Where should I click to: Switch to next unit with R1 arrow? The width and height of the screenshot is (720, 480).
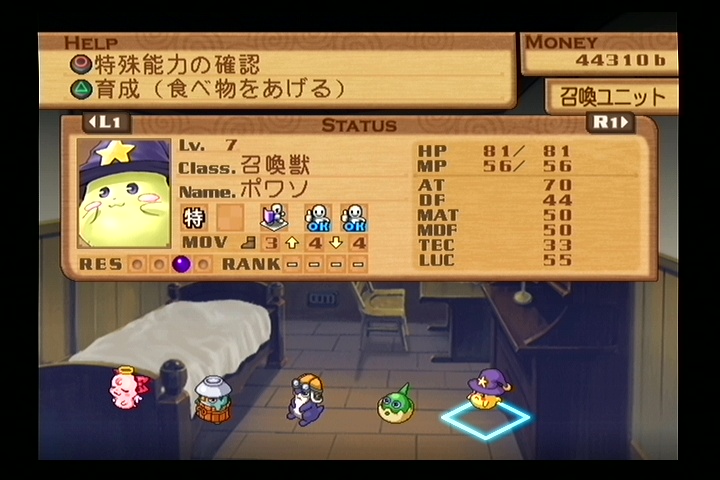tap(611, 123)
